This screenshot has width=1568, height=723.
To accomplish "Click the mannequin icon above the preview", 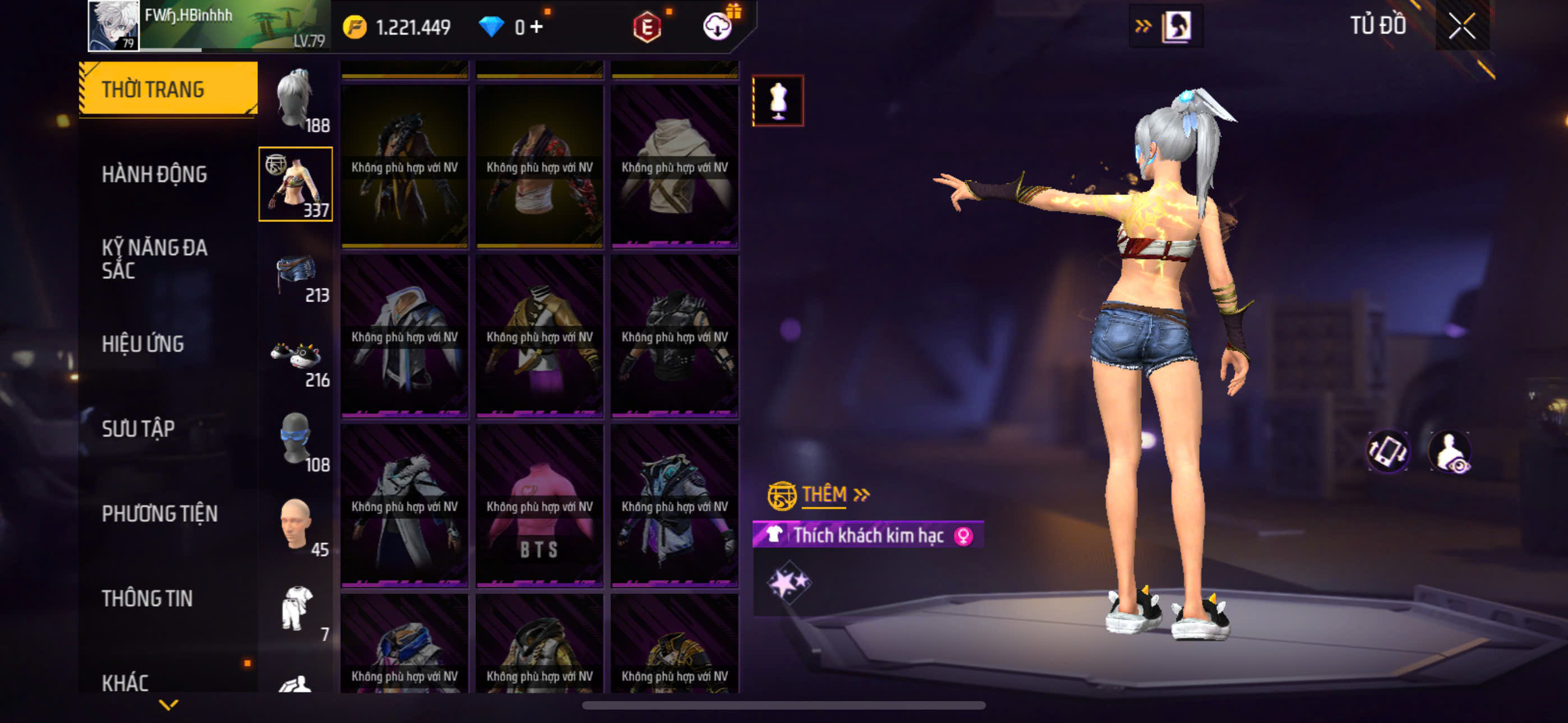I will [x=778, y=101].
